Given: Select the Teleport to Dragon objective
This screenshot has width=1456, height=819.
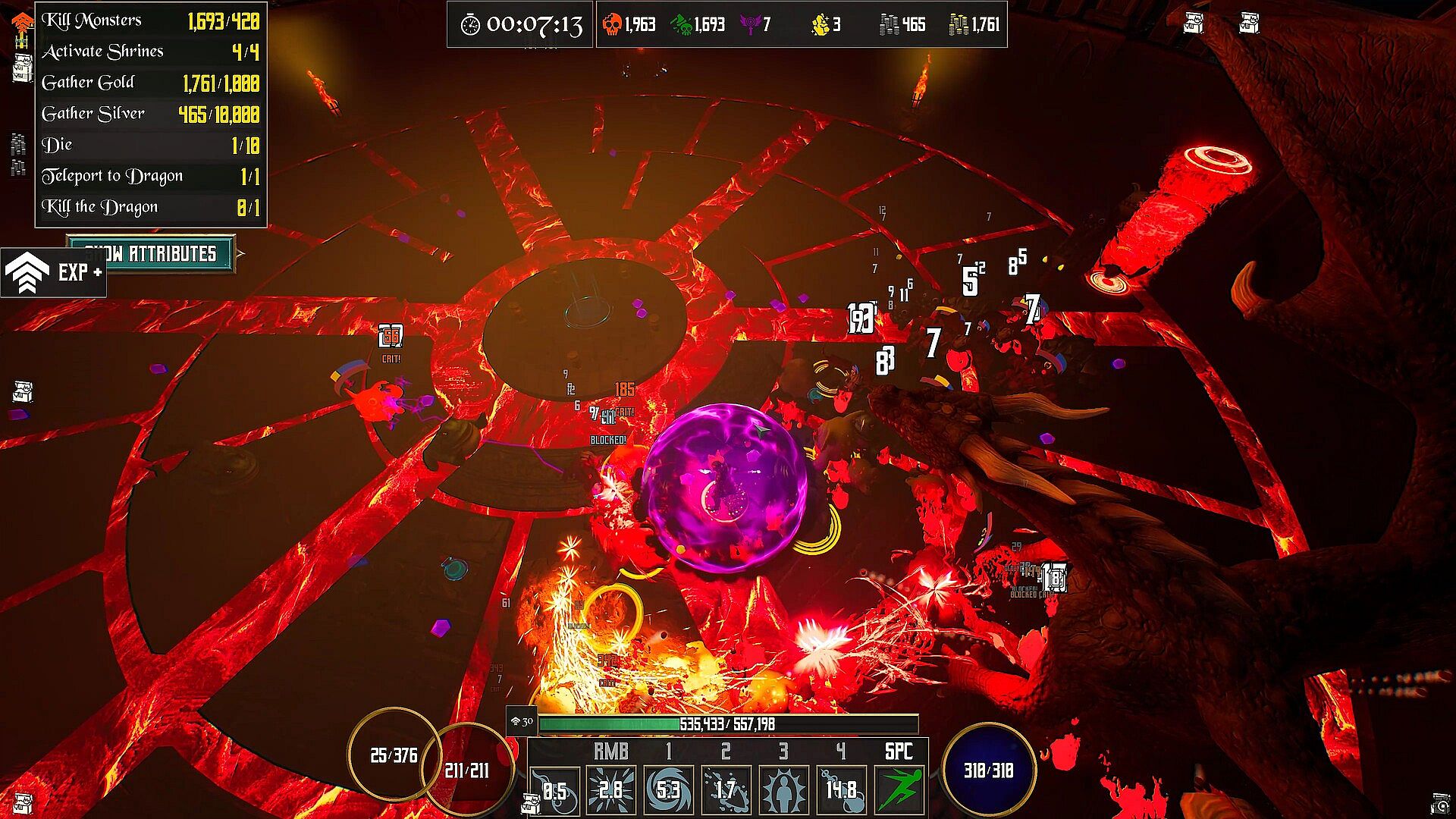Looking at the screenshot, I should pos(150,176).
